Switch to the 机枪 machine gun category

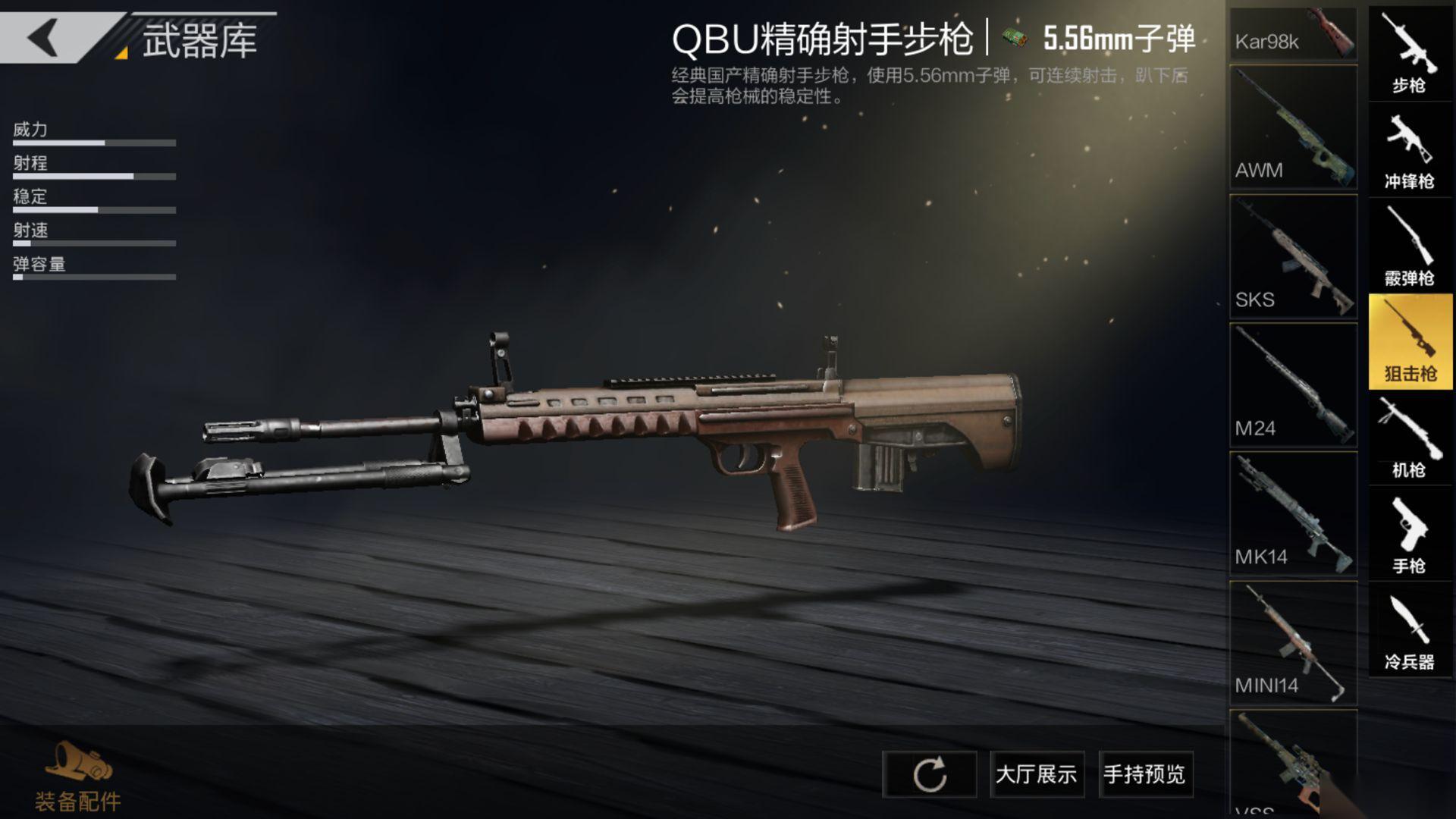click(1409, 439)
